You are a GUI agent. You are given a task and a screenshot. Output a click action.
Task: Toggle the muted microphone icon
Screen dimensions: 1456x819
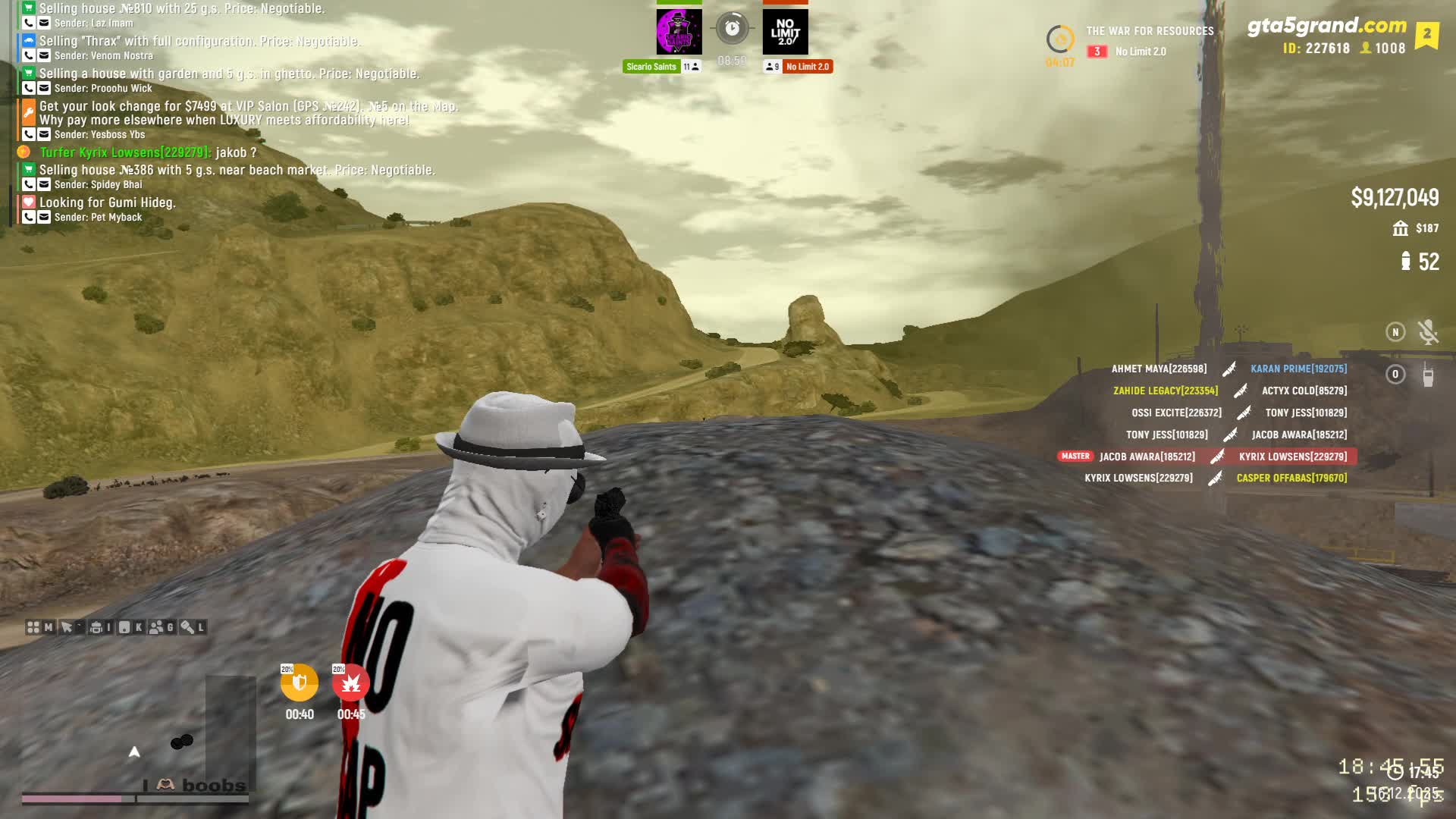[x=1428, y=331]
